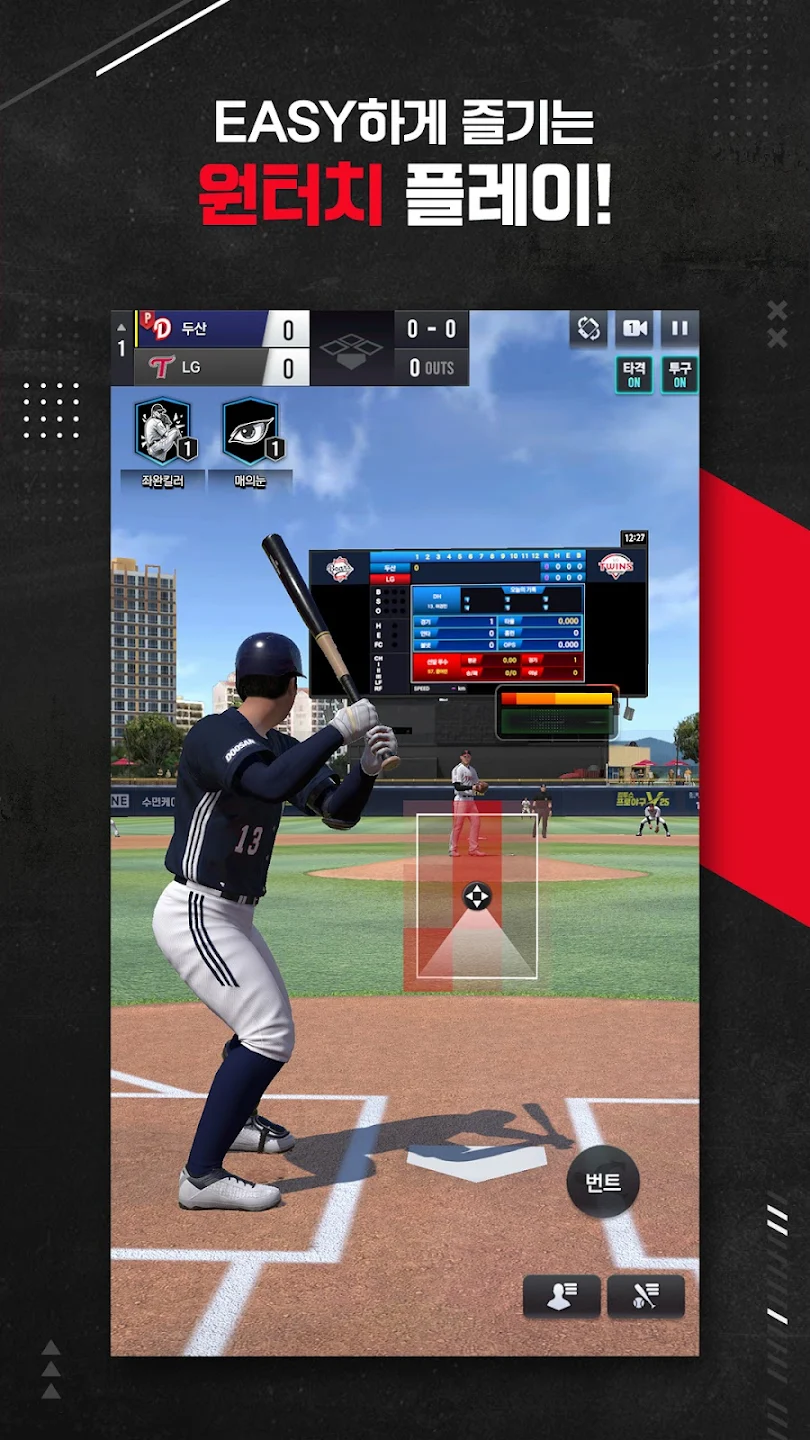Open the bat and ball list button
The height and width of the screenshot is (1440, 810).
pos(646,1296)
